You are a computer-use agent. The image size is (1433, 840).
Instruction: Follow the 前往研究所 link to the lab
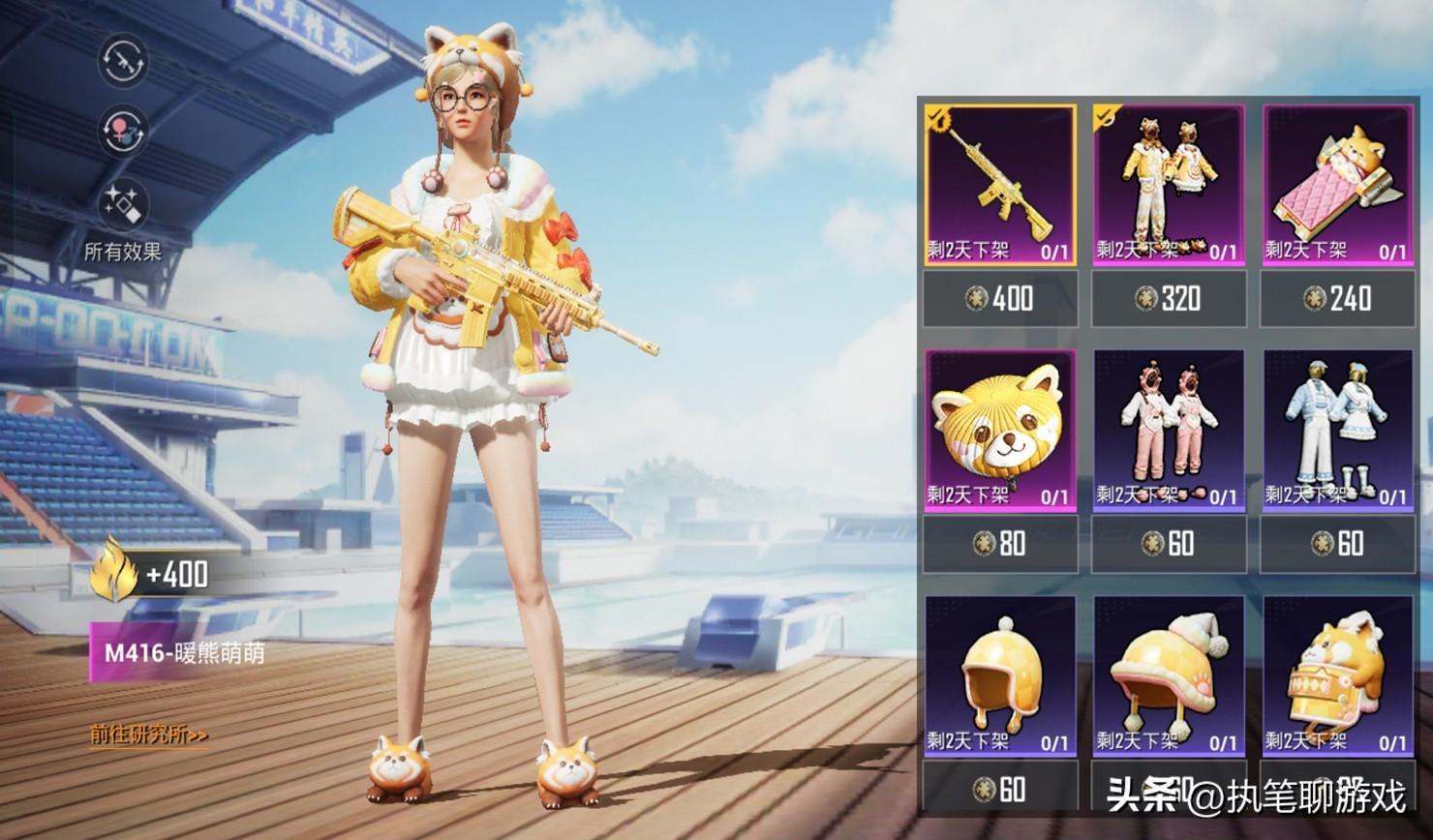click(149, 735)
